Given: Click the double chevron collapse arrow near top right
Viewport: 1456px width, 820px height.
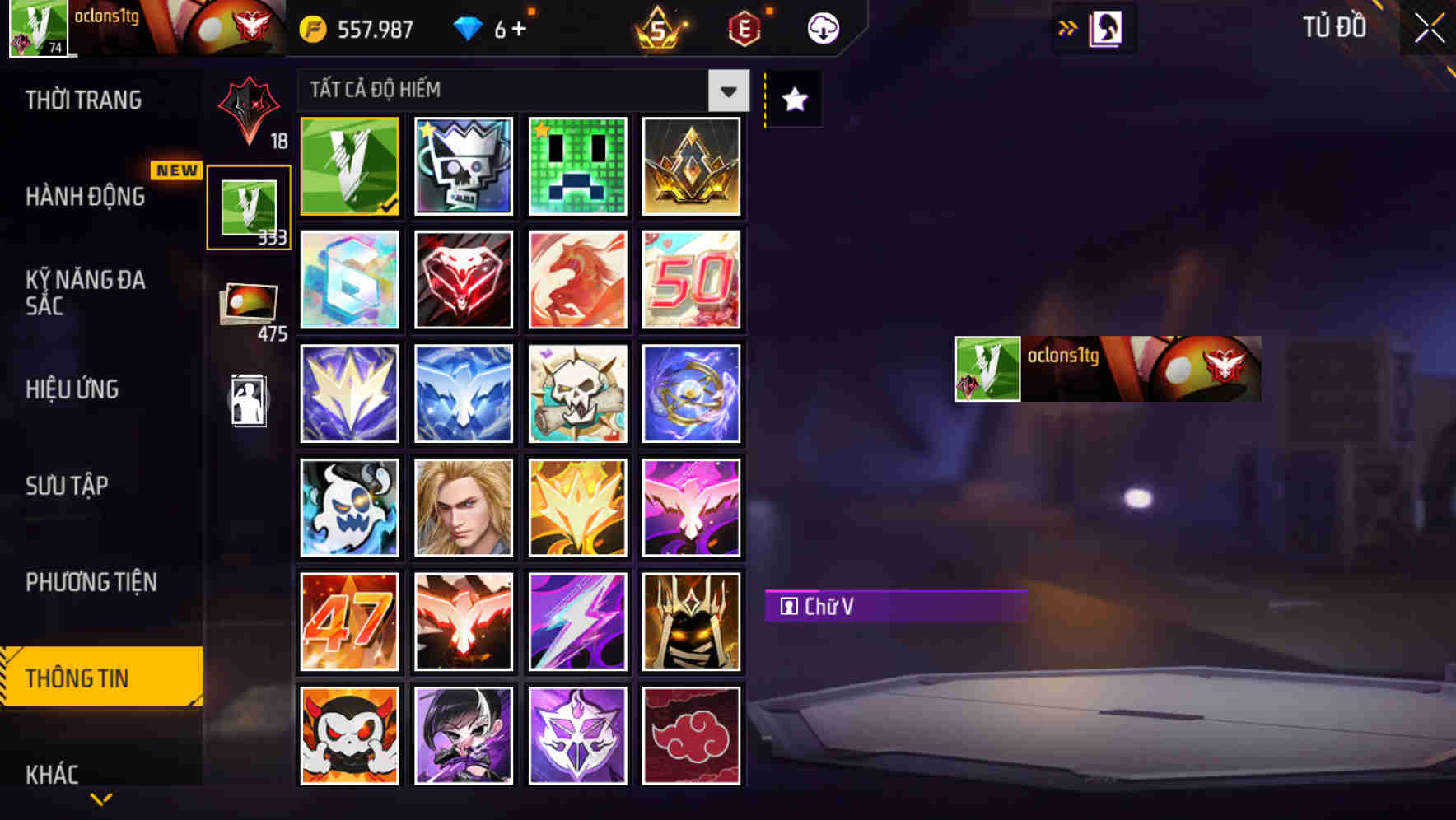Looking at the screenshot, I should 1067,26.
